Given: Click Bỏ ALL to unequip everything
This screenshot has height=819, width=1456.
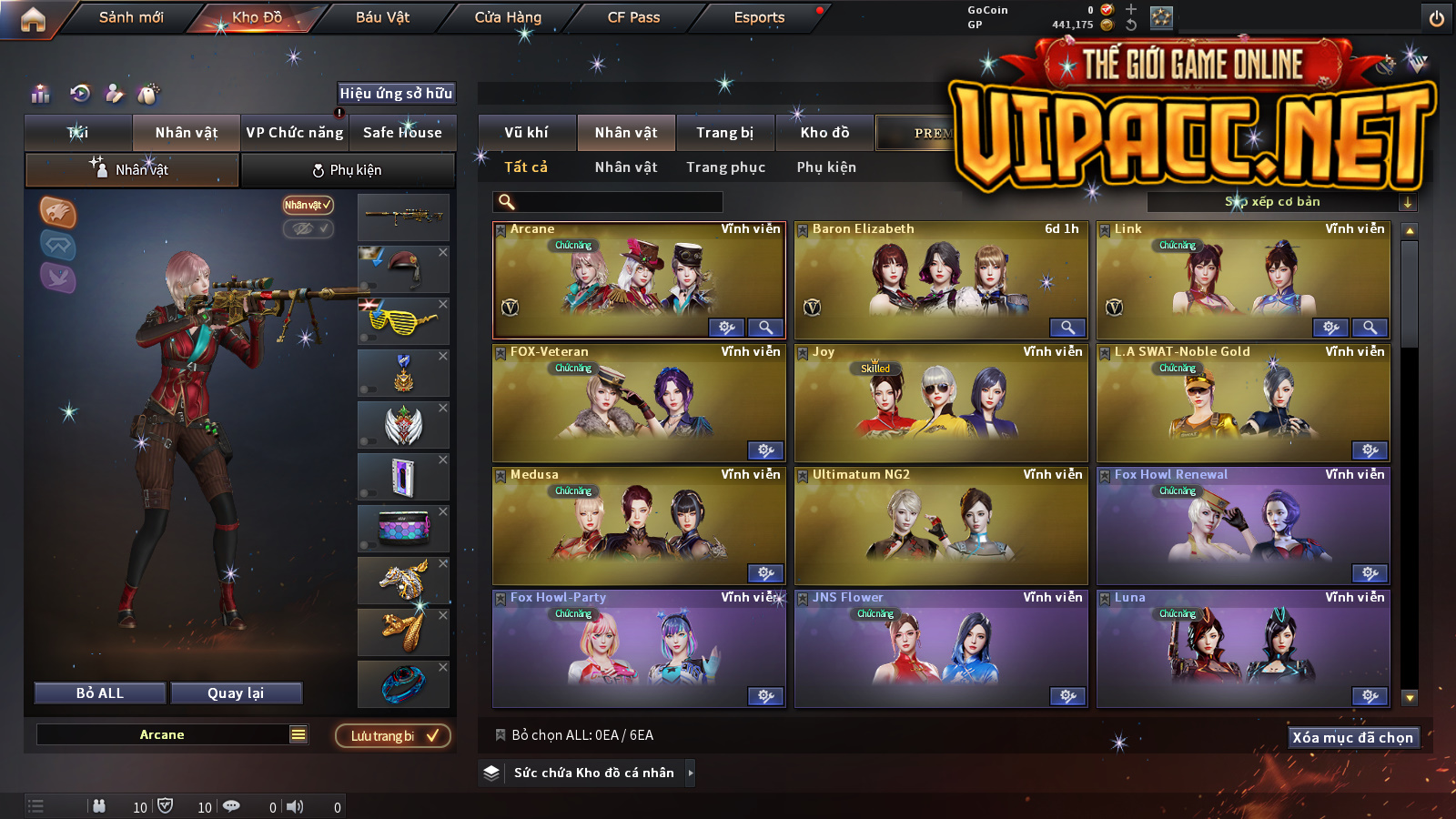Looking at the screenshot, I should click(x=100, y=693).
